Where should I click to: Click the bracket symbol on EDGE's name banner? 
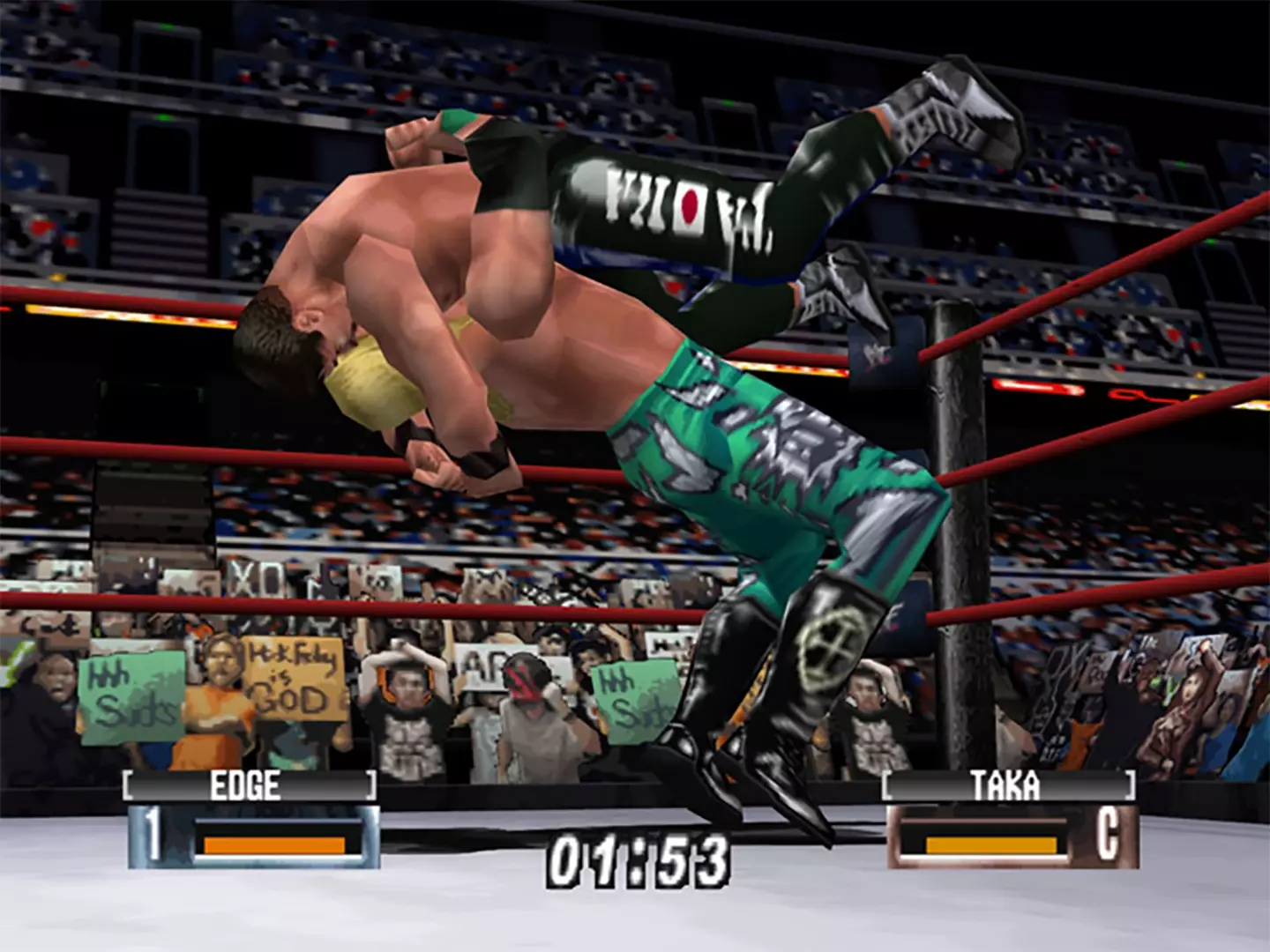[129, 785]
